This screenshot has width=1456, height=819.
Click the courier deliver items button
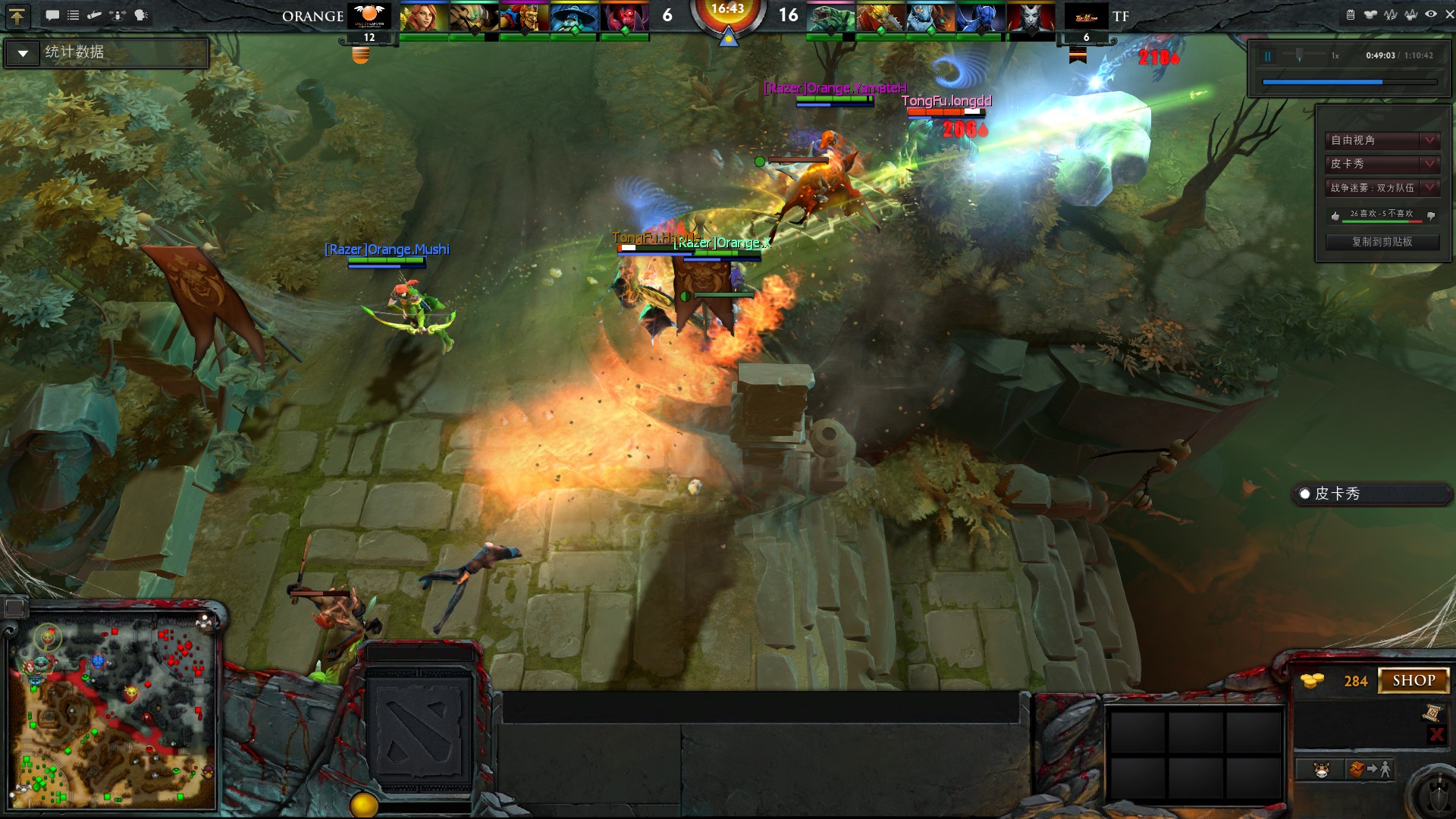point(1371,770)
